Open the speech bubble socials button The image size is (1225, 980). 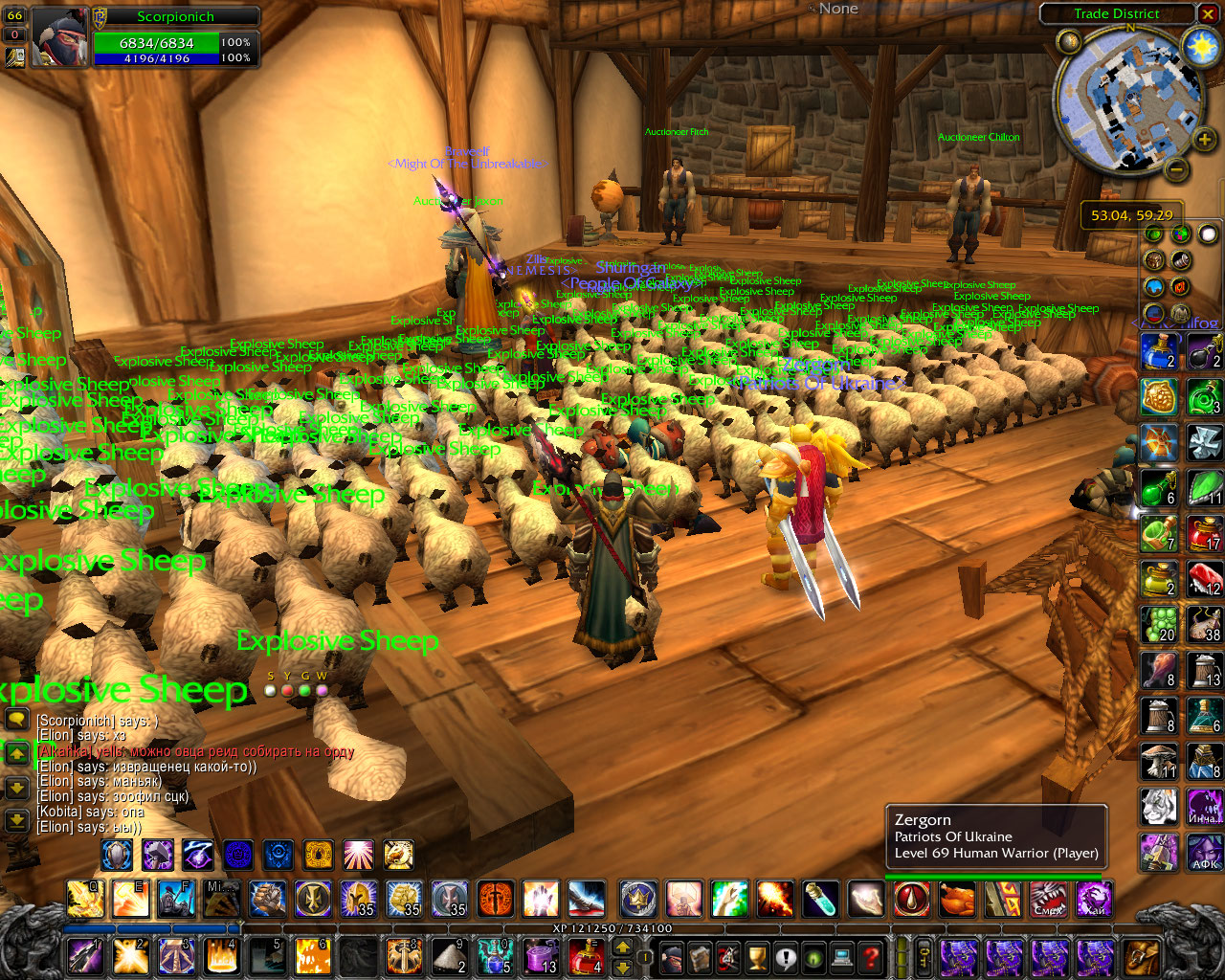(786, 956)
